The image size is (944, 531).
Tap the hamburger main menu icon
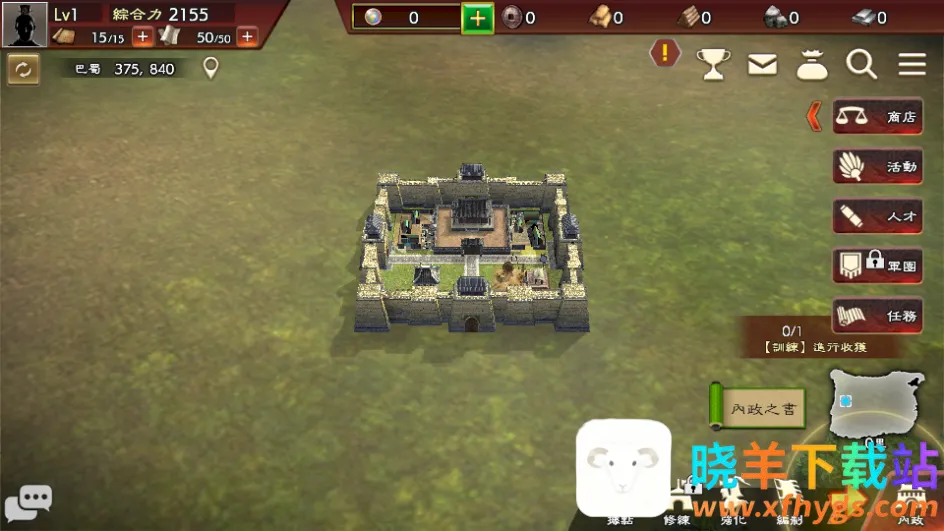tap(912, 65)
